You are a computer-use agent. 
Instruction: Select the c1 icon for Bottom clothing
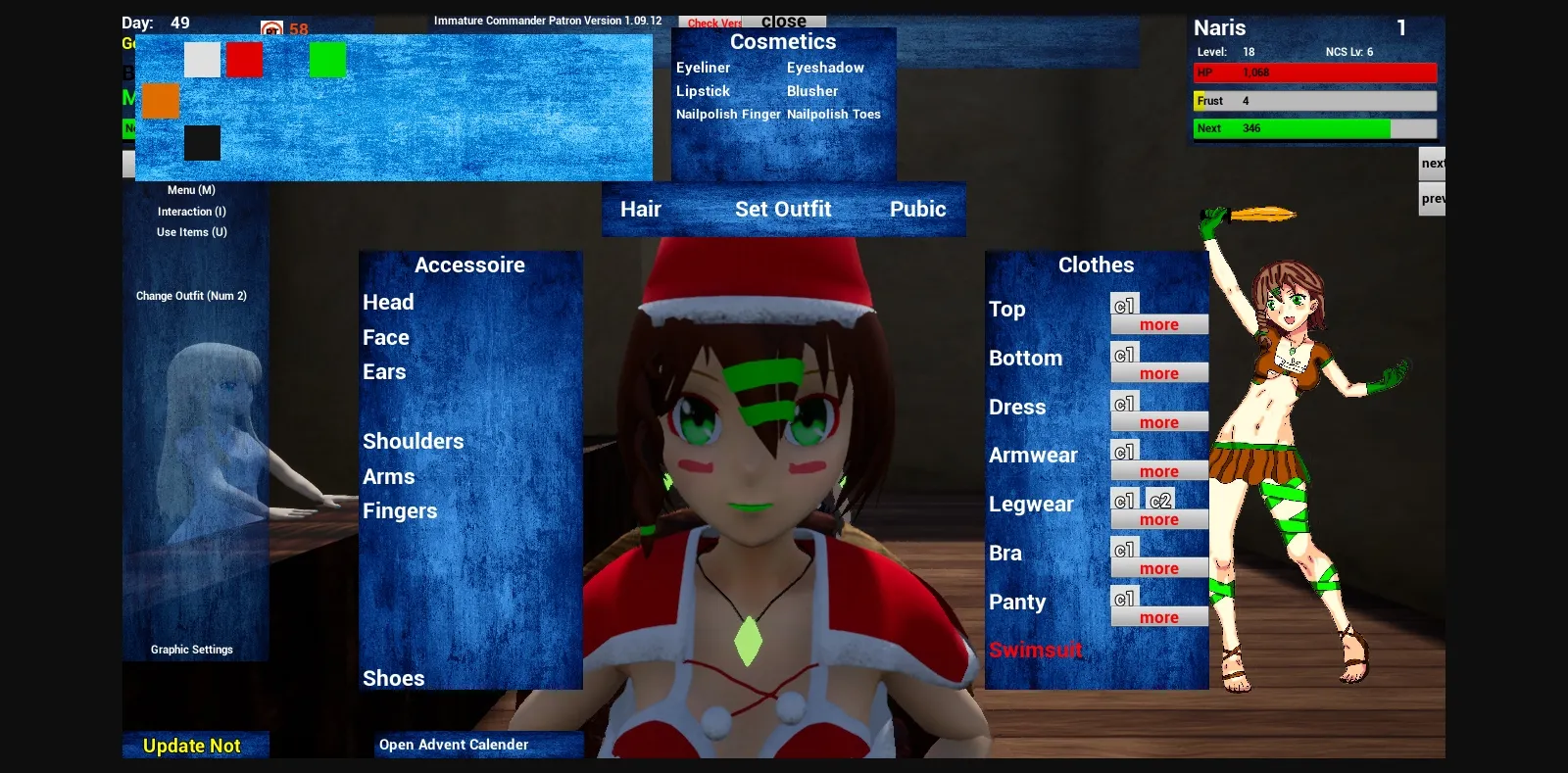[x=1123, y=354]
